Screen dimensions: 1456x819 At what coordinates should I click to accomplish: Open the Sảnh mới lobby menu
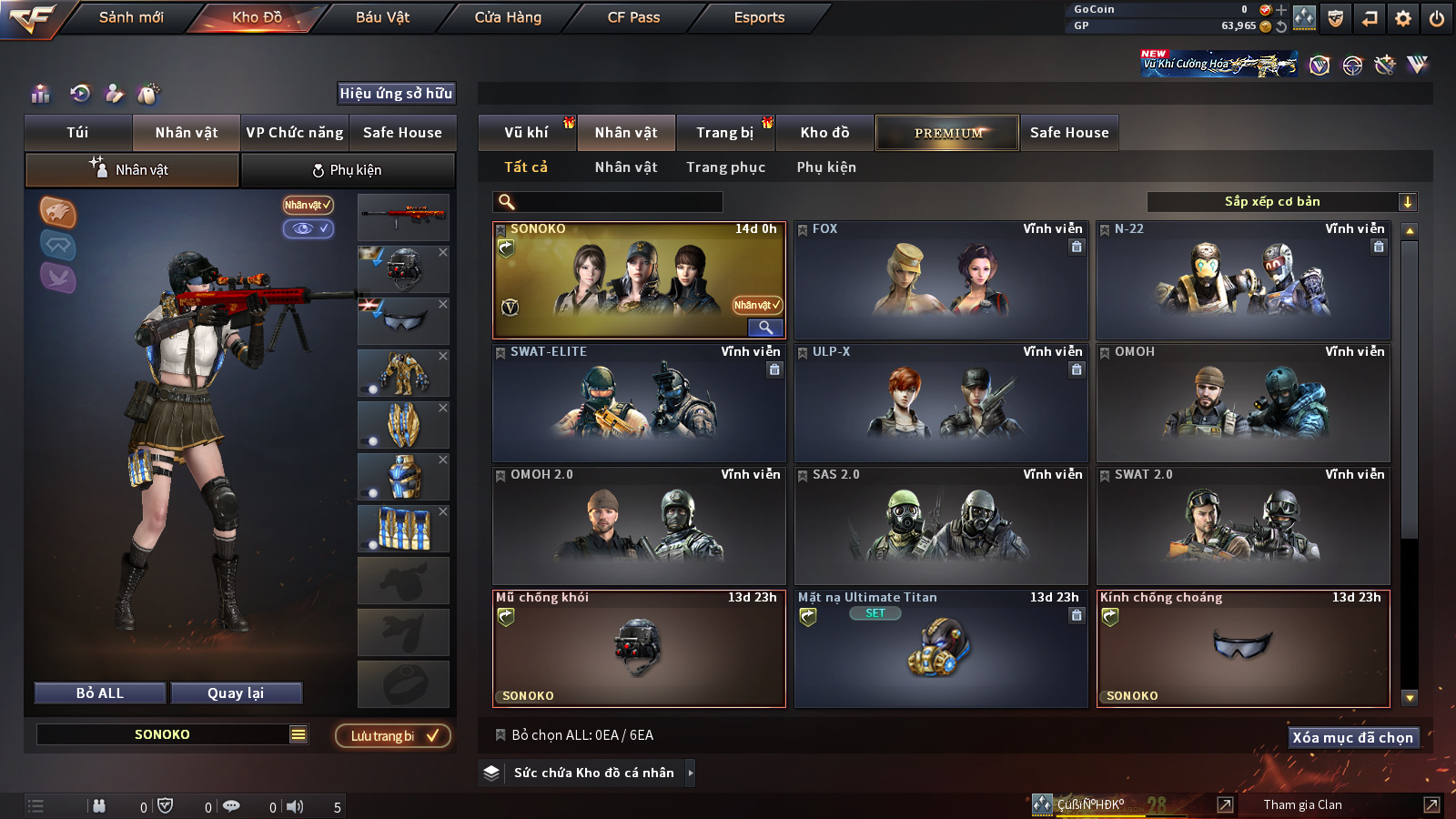click(x=131, y=17)
